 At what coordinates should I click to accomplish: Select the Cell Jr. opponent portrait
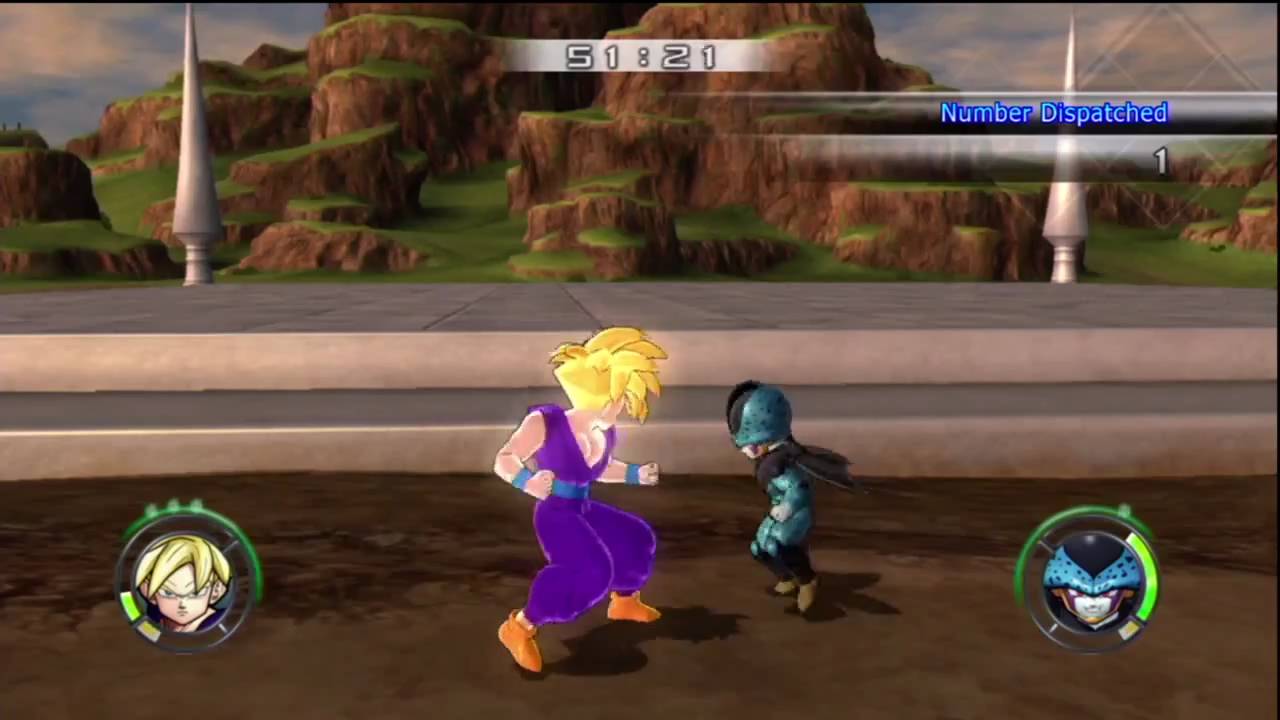(1088, 581)
